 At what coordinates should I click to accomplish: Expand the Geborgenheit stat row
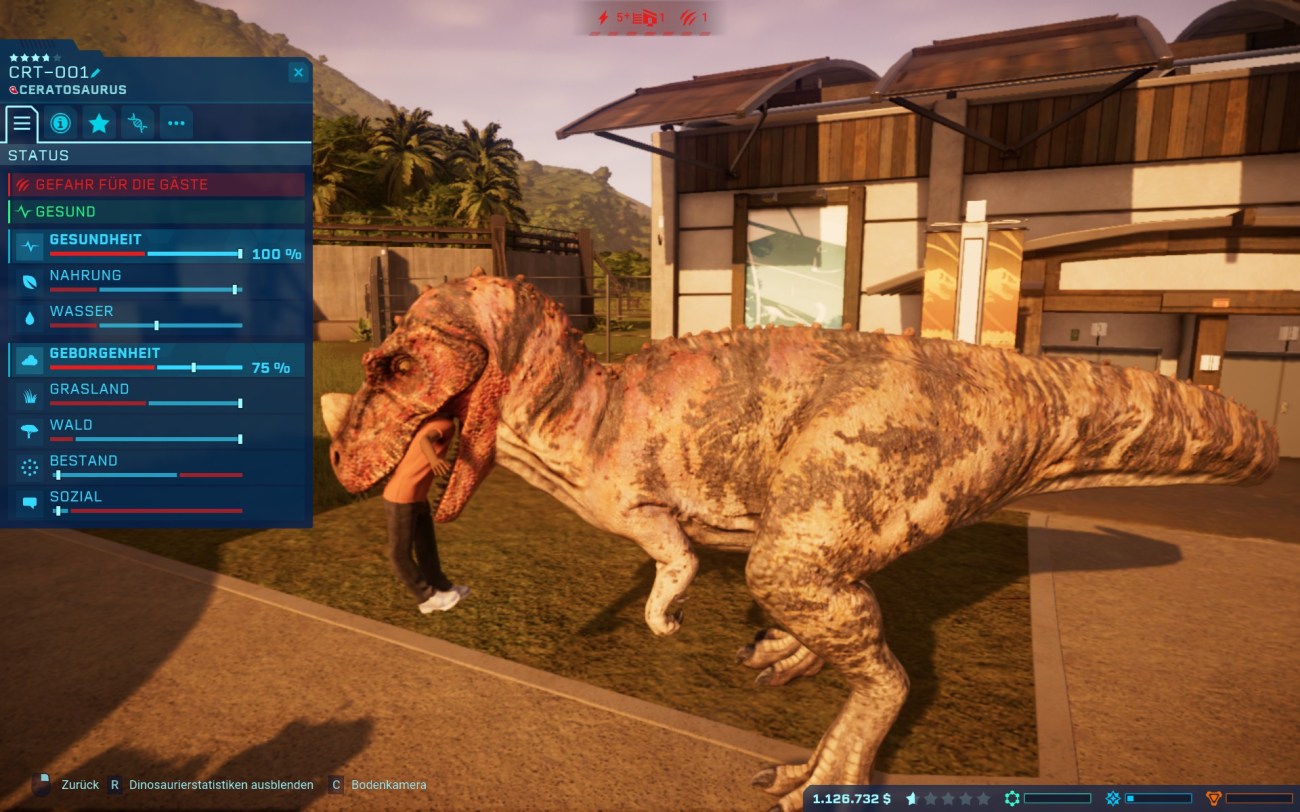coord(156,360)
